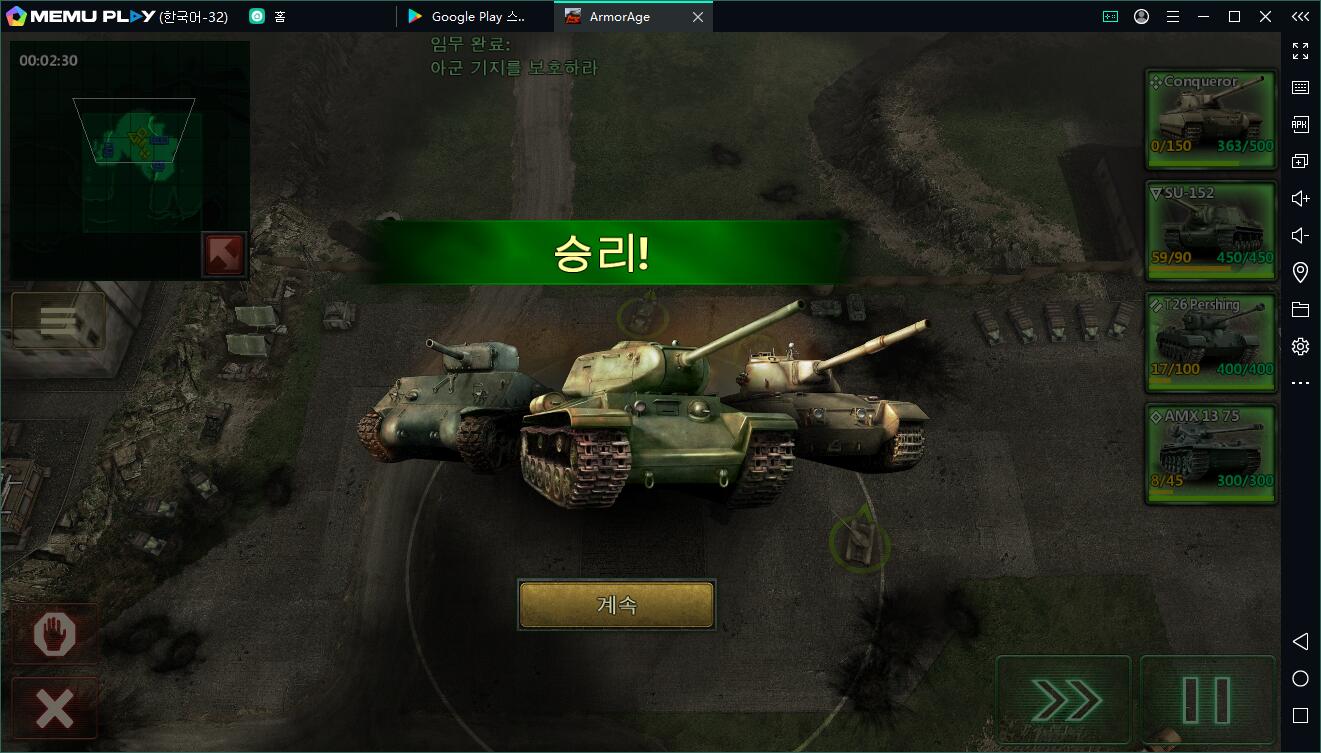Click the X cancel command button
The height and width of the screenshot is (753, 1321).
point(55,708)
